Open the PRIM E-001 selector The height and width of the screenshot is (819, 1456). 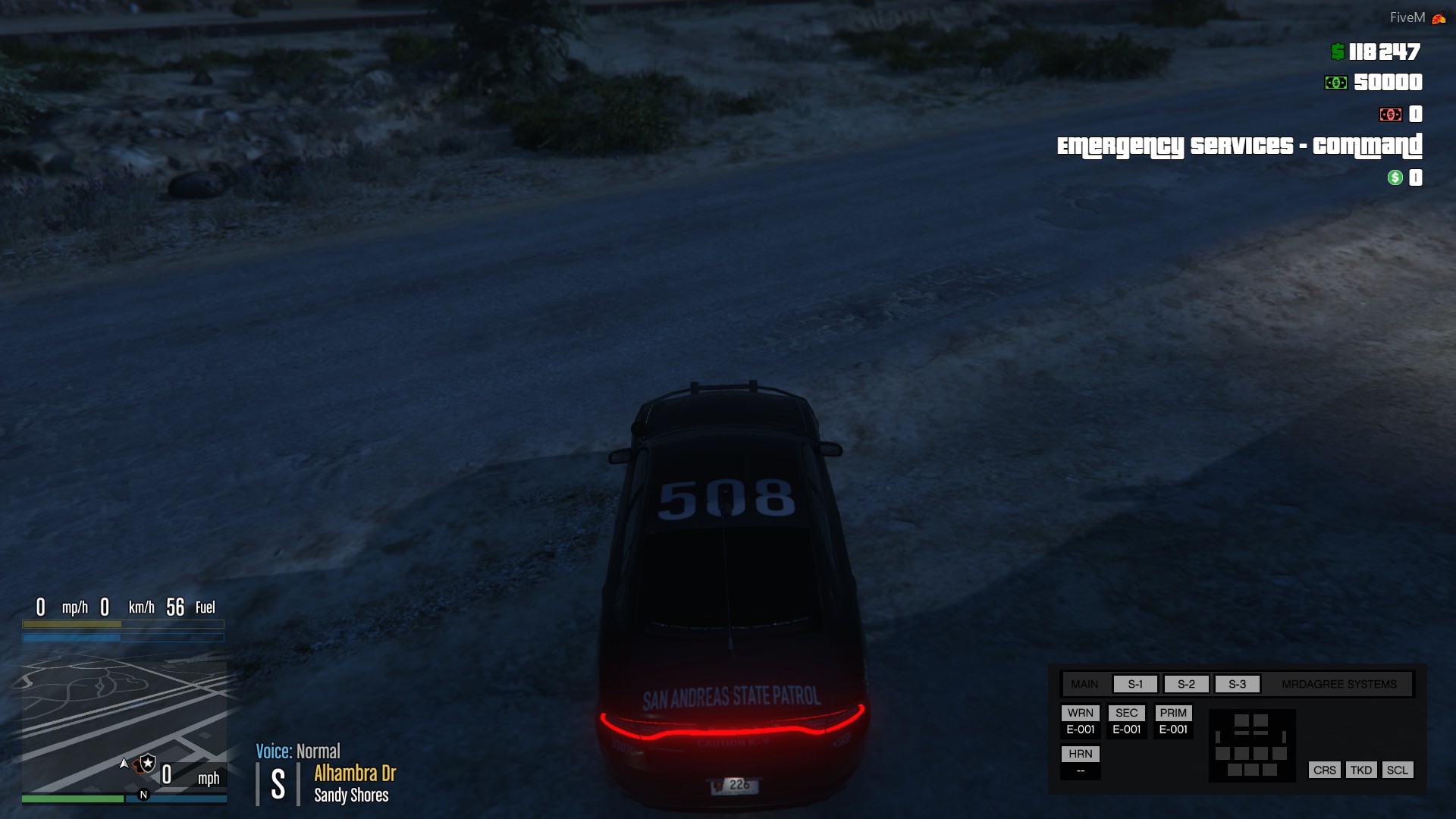pos(1173,720)
